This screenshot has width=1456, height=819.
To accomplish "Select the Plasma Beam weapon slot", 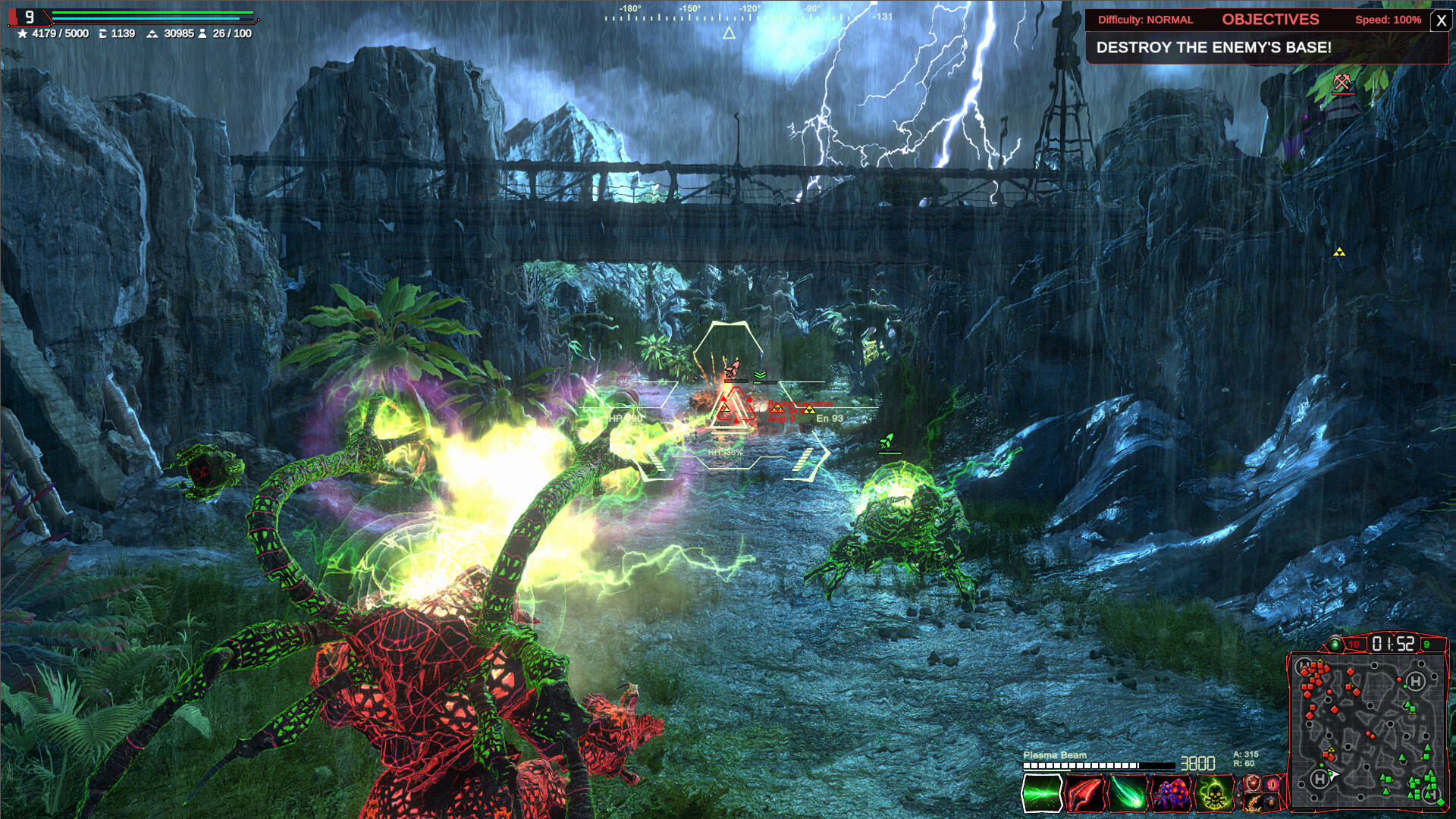I will pos(1041,793).
